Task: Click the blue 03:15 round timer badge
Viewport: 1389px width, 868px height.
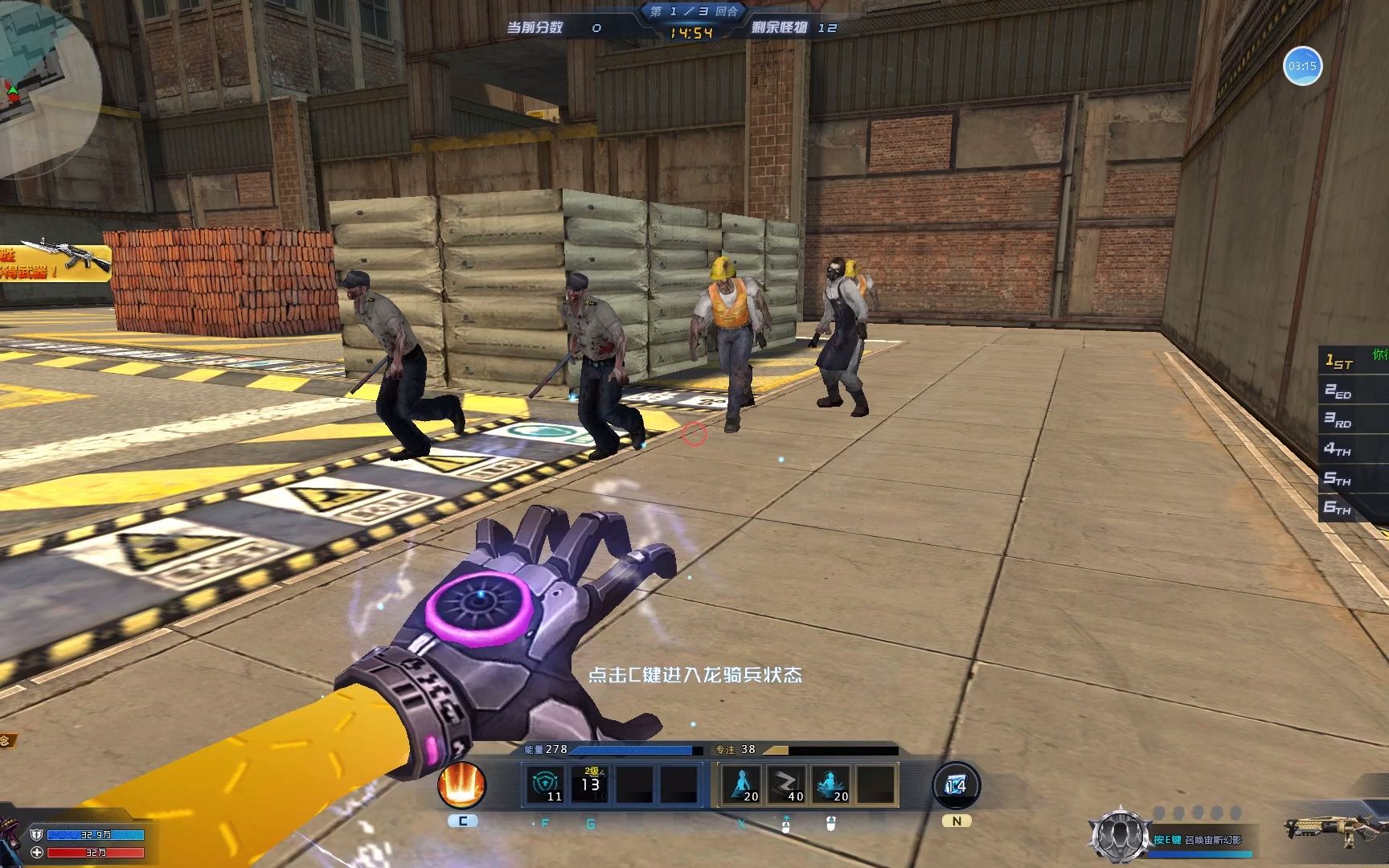Action: point(1302,66)
